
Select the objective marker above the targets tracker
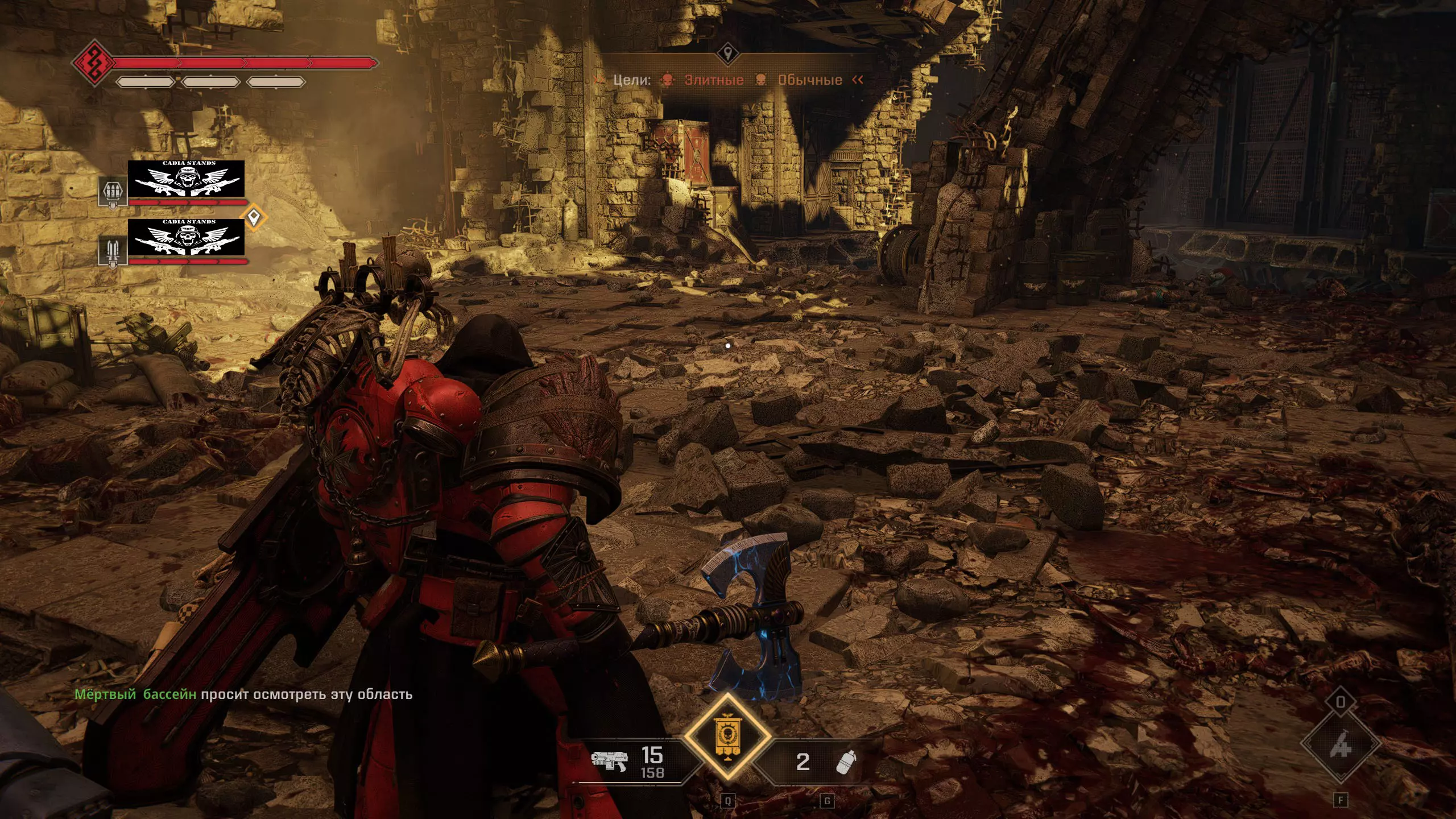coord(727,55)
